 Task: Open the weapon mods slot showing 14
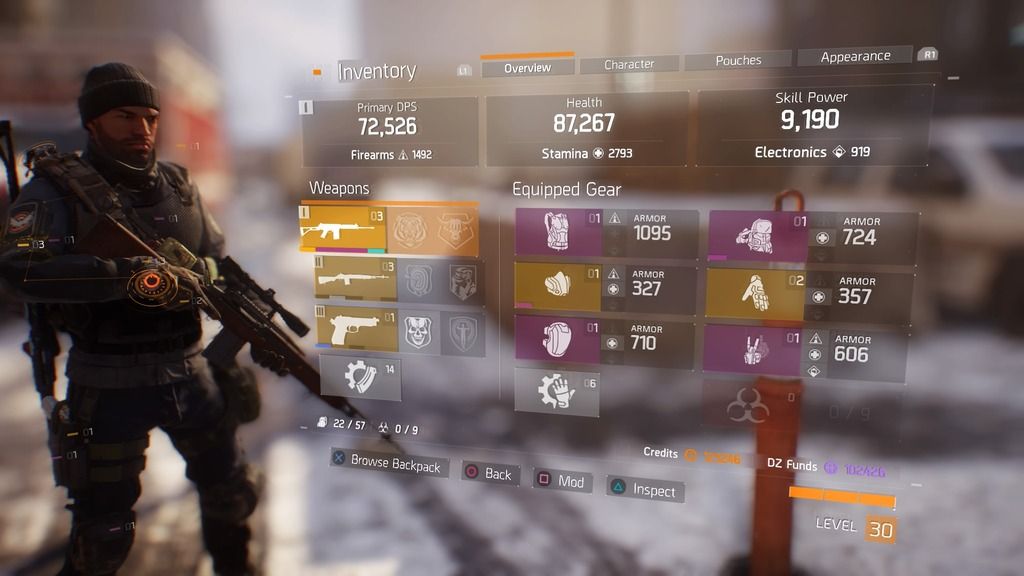pos(360,378)
